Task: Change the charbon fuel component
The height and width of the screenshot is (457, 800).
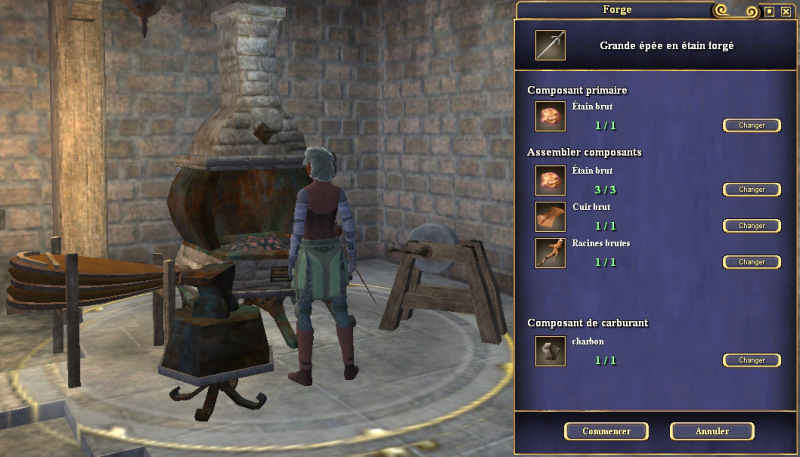Action: (751, 360)
